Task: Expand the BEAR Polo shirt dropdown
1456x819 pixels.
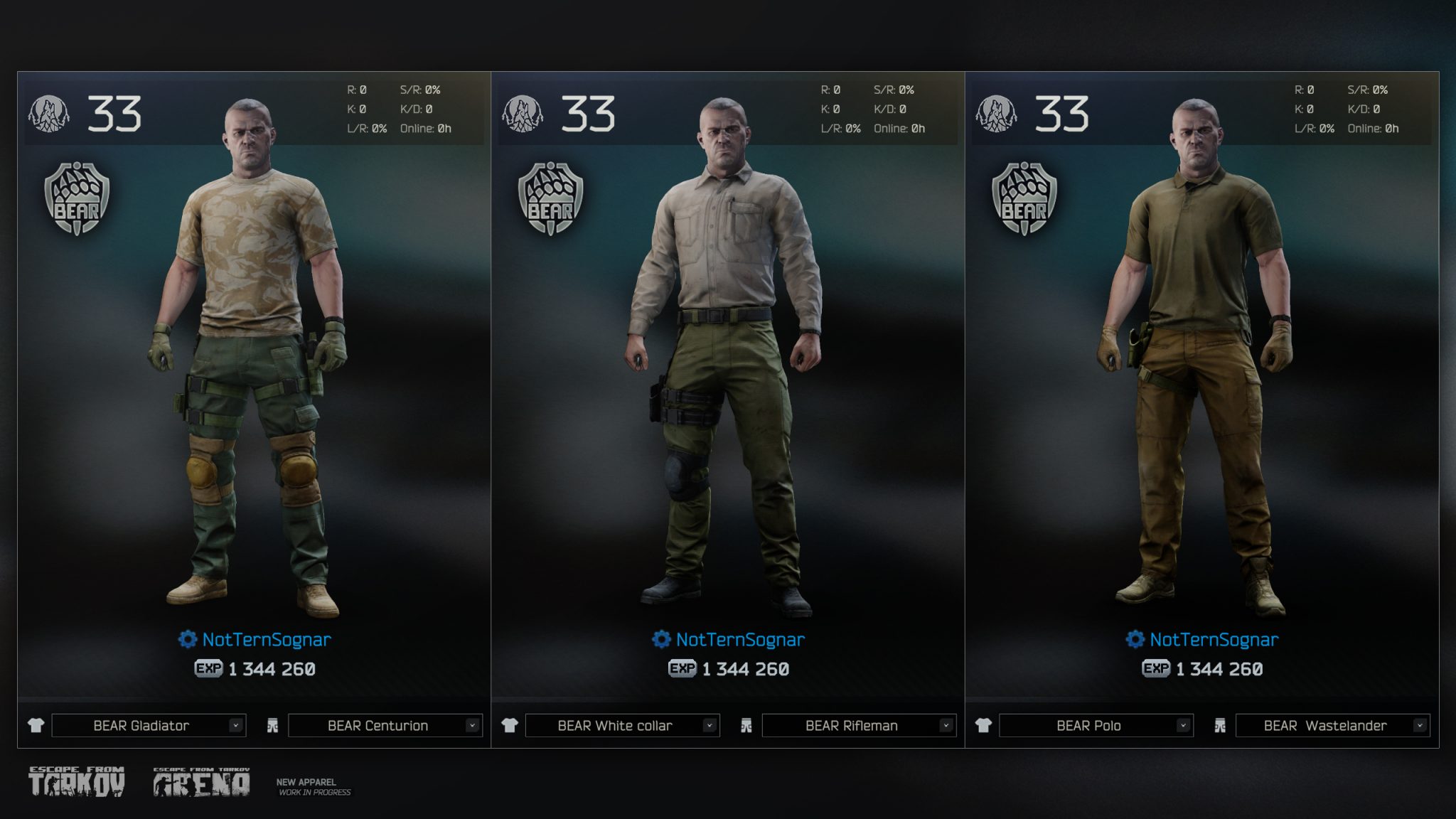Action: point(1094,725)
